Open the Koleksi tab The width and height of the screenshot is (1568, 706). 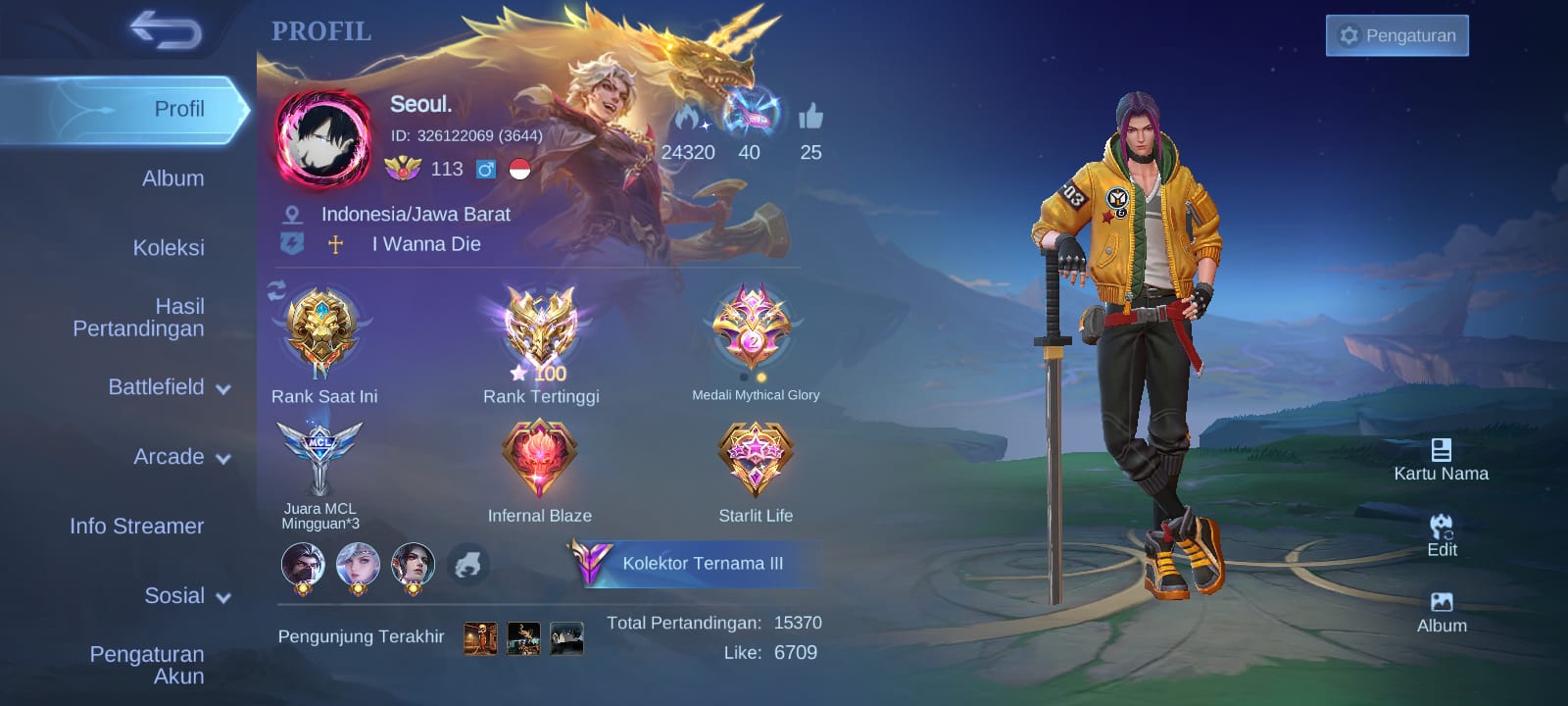[x=169, y=248]
